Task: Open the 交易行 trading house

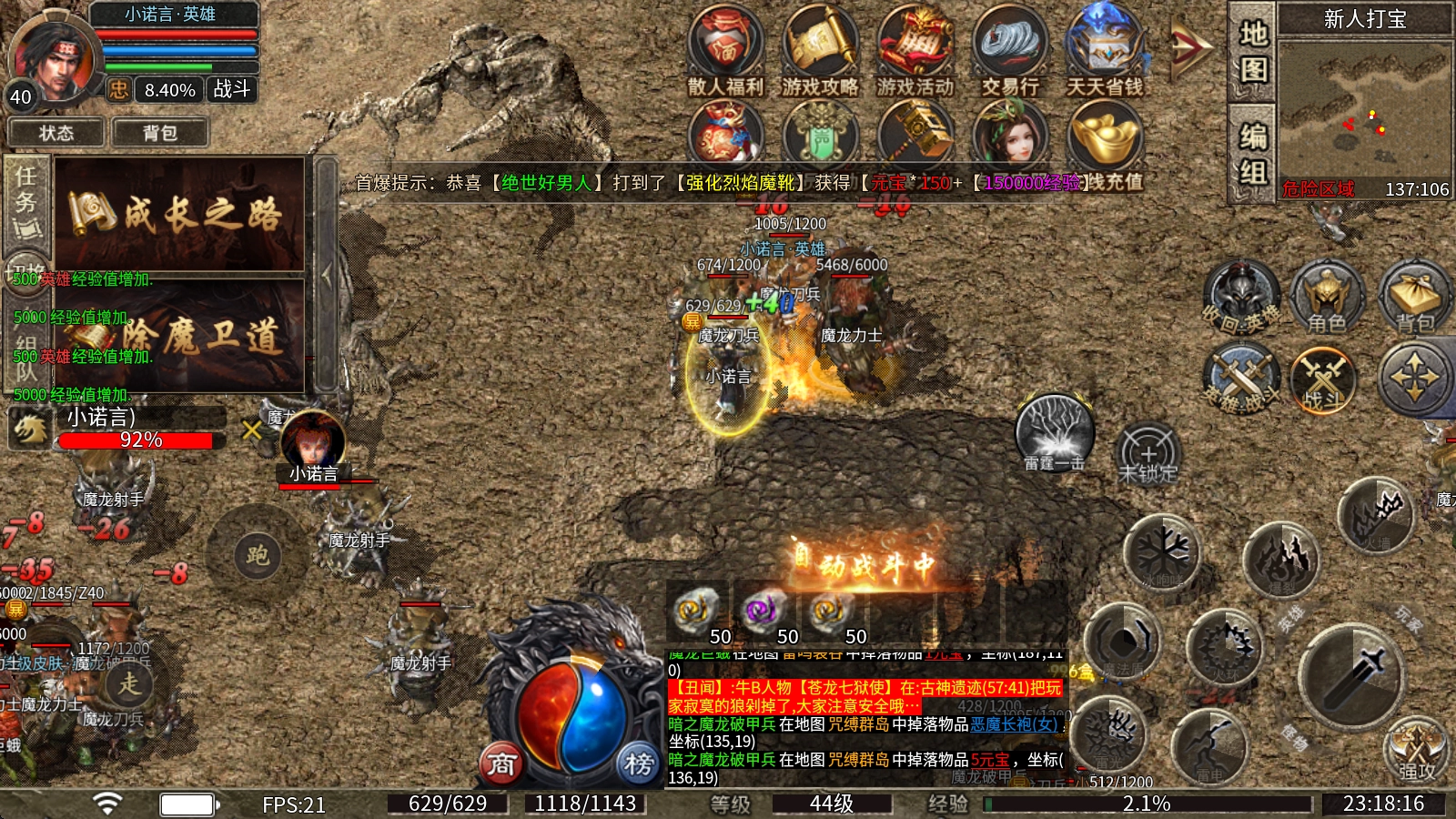Action: (x=1010, y=50)
